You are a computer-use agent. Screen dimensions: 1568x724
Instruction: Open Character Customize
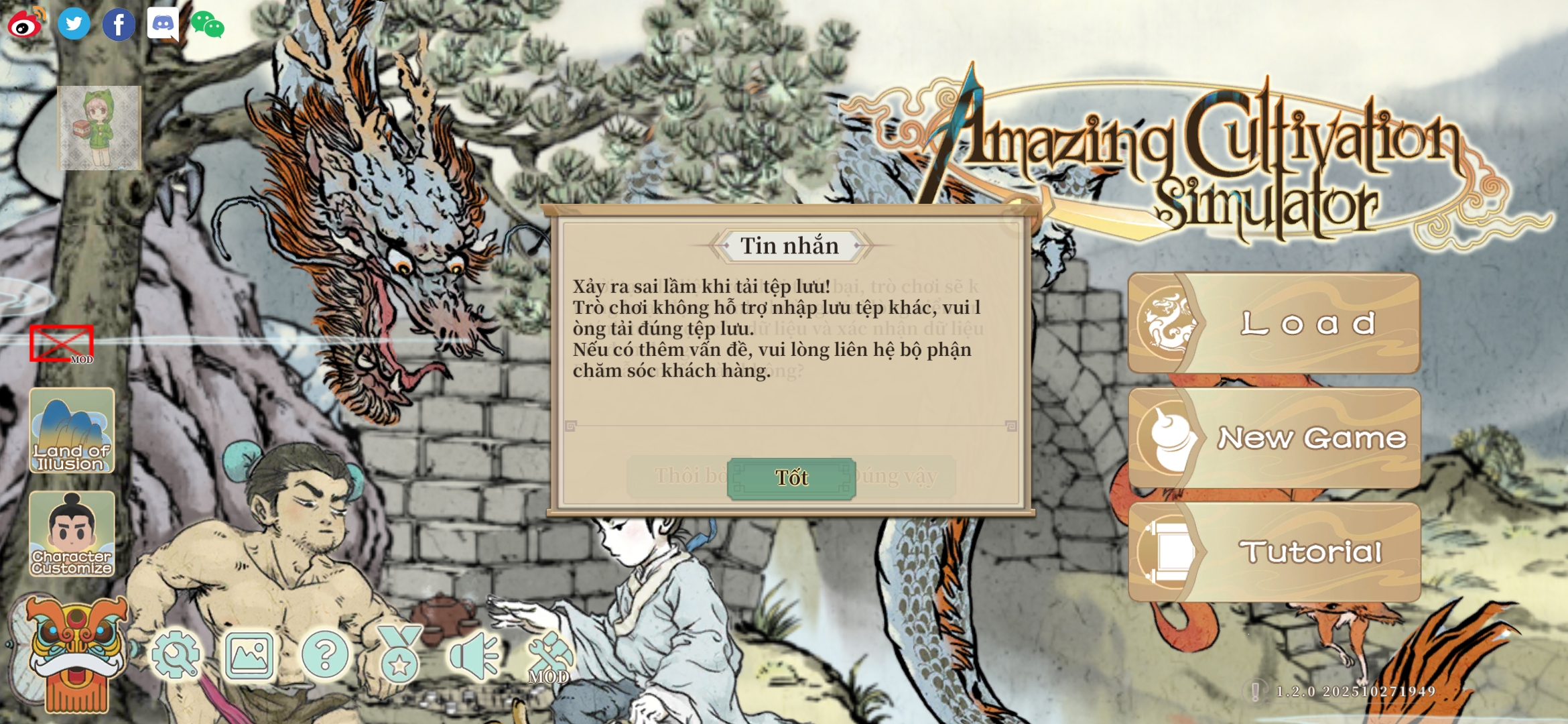coord(72,534)
